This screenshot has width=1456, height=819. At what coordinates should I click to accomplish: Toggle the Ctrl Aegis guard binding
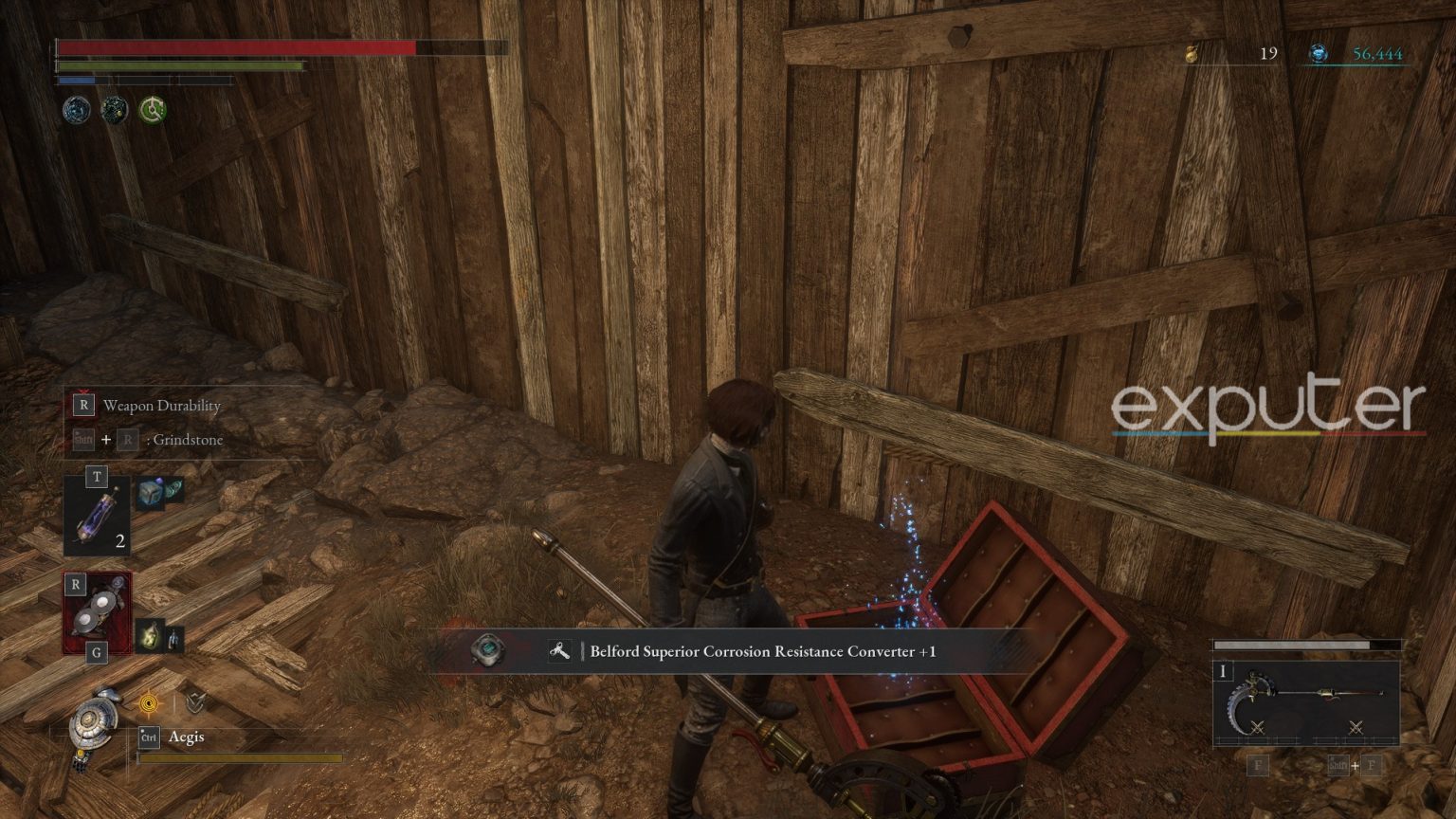click(148, 736)
